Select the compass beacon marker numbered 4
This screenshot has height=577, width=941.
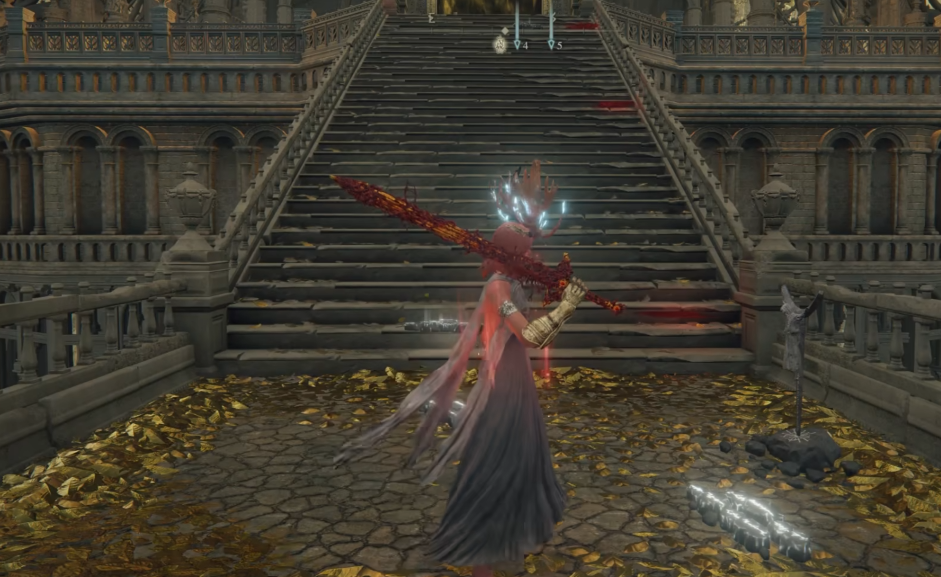pos(517,44)
